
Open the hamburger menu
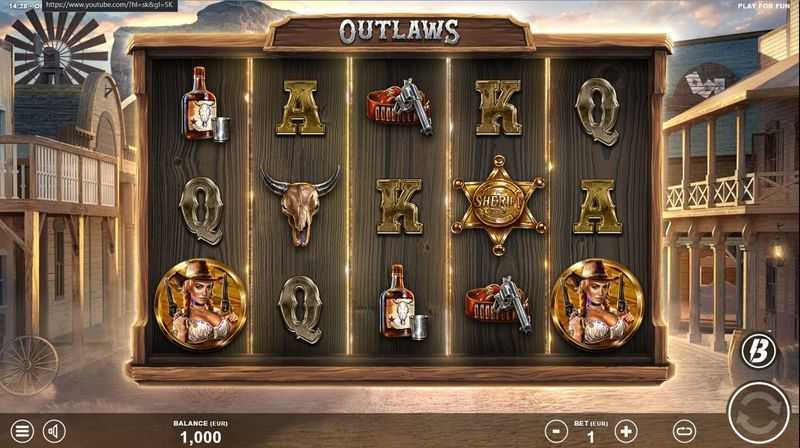point(21,432)
